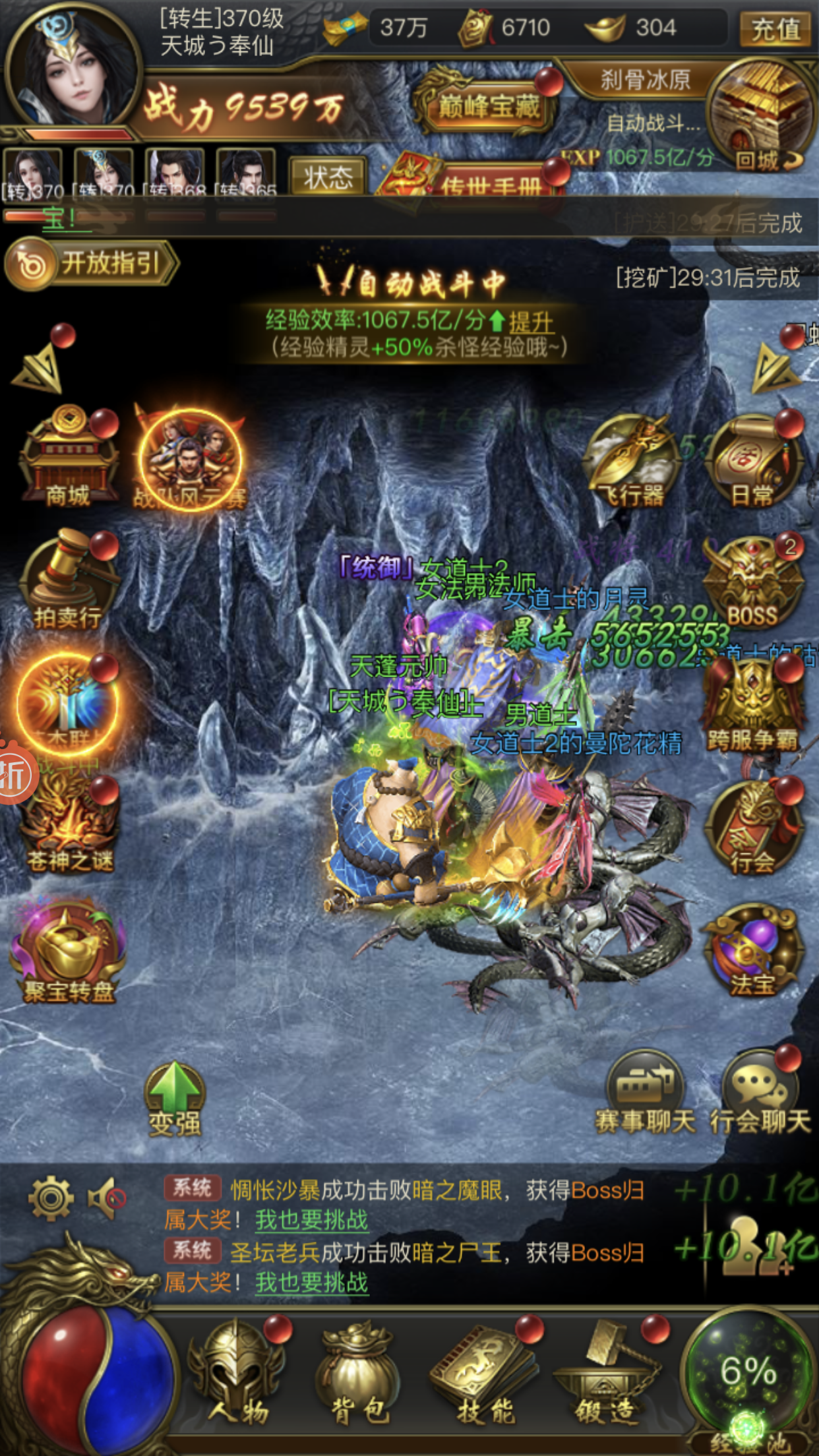Open the 巅峰宝藏 treasure event

coord(488,106)
